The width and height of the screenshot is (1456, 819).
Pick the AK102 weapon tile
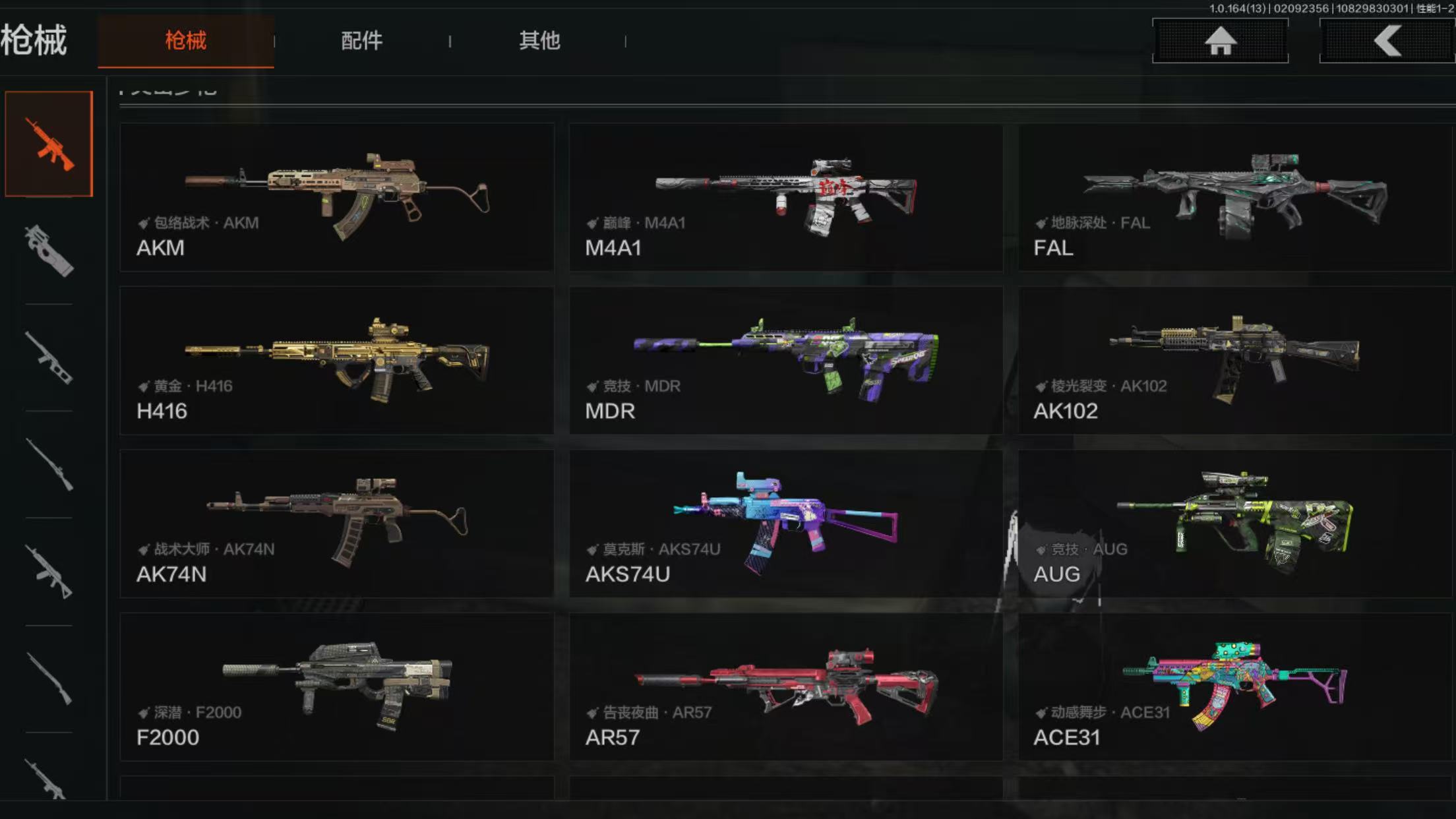(x=1234, y=360)
